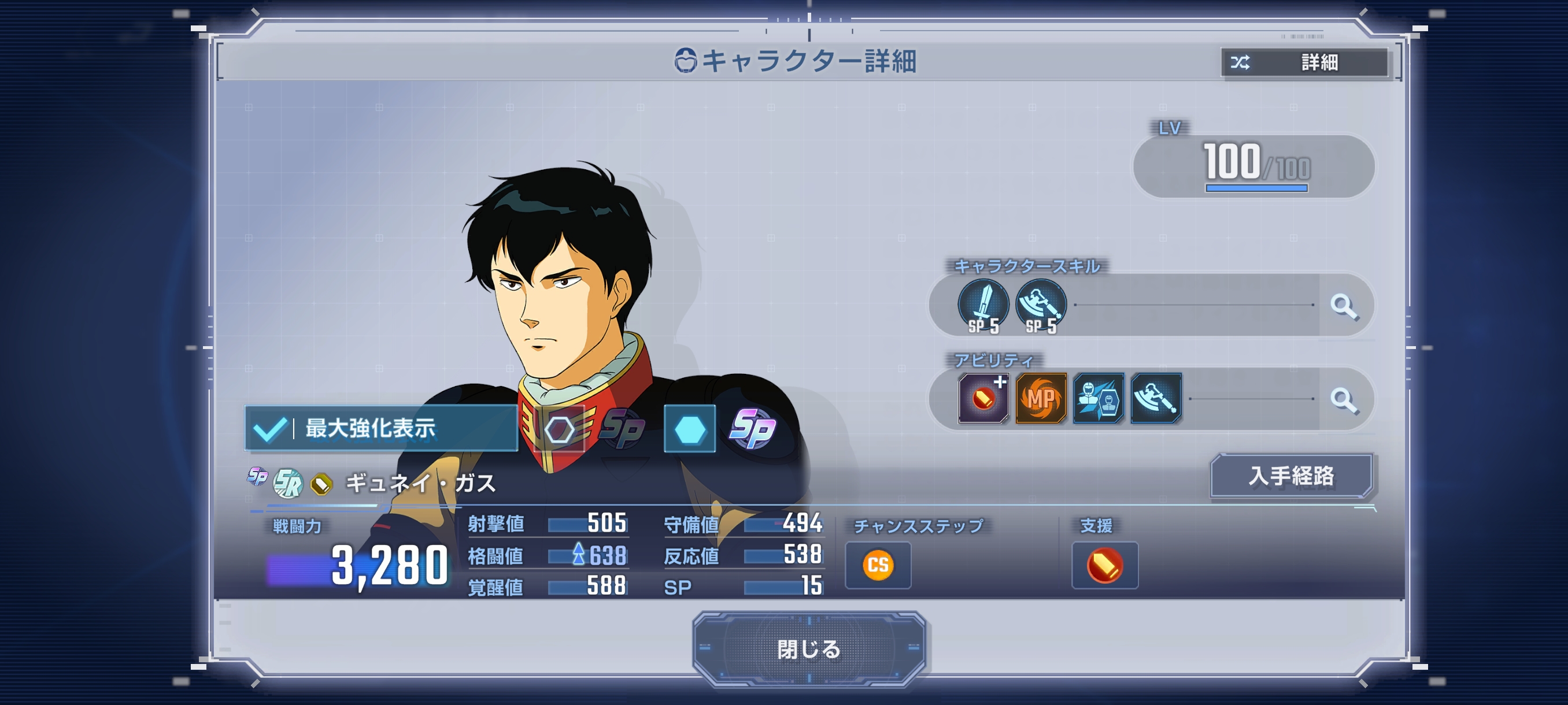Inspect character skills with the magnifier
Screen dimensions: 1568x705
point(1343,306)
